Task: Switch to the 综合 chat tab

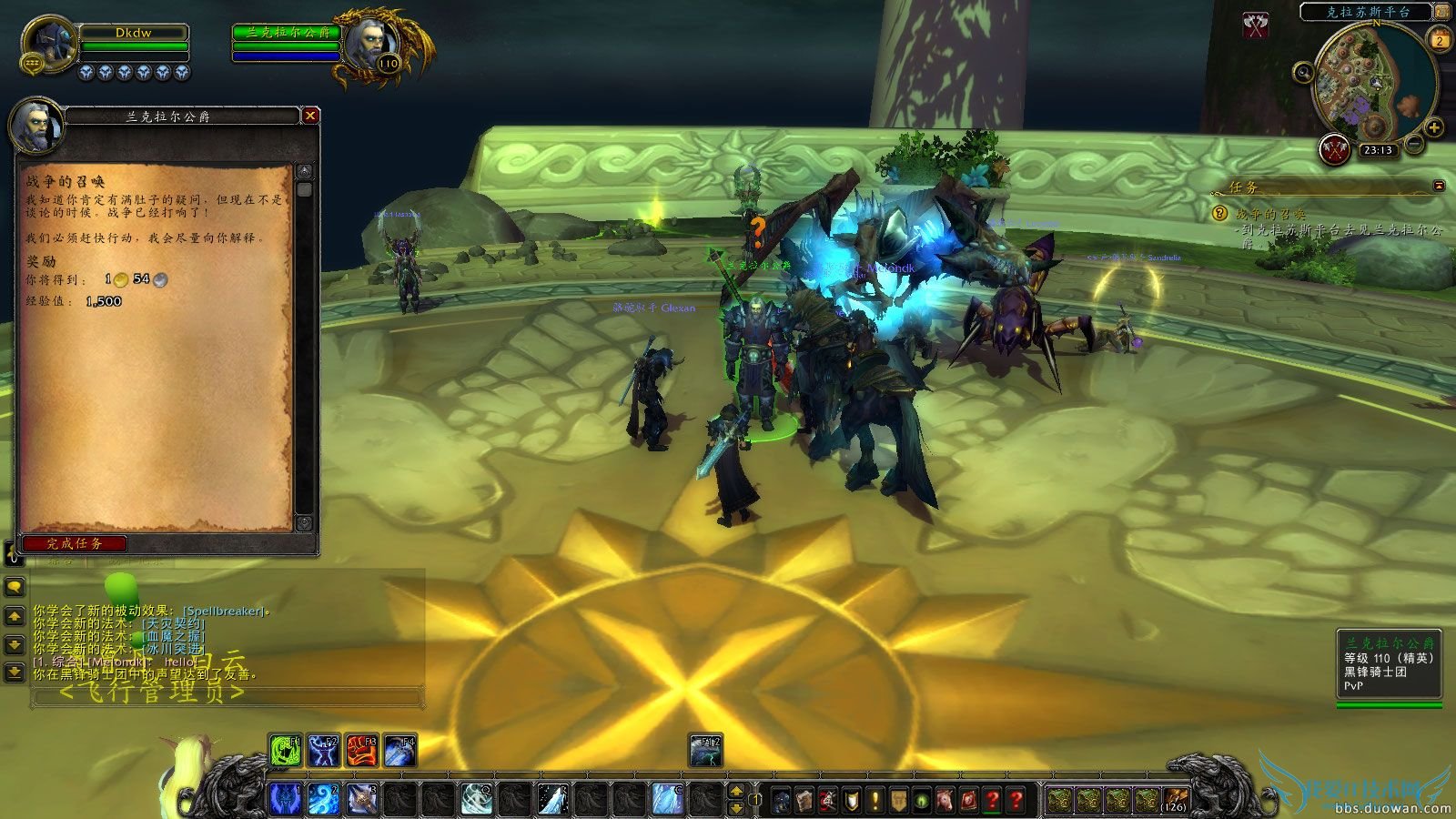Action: 61,561
